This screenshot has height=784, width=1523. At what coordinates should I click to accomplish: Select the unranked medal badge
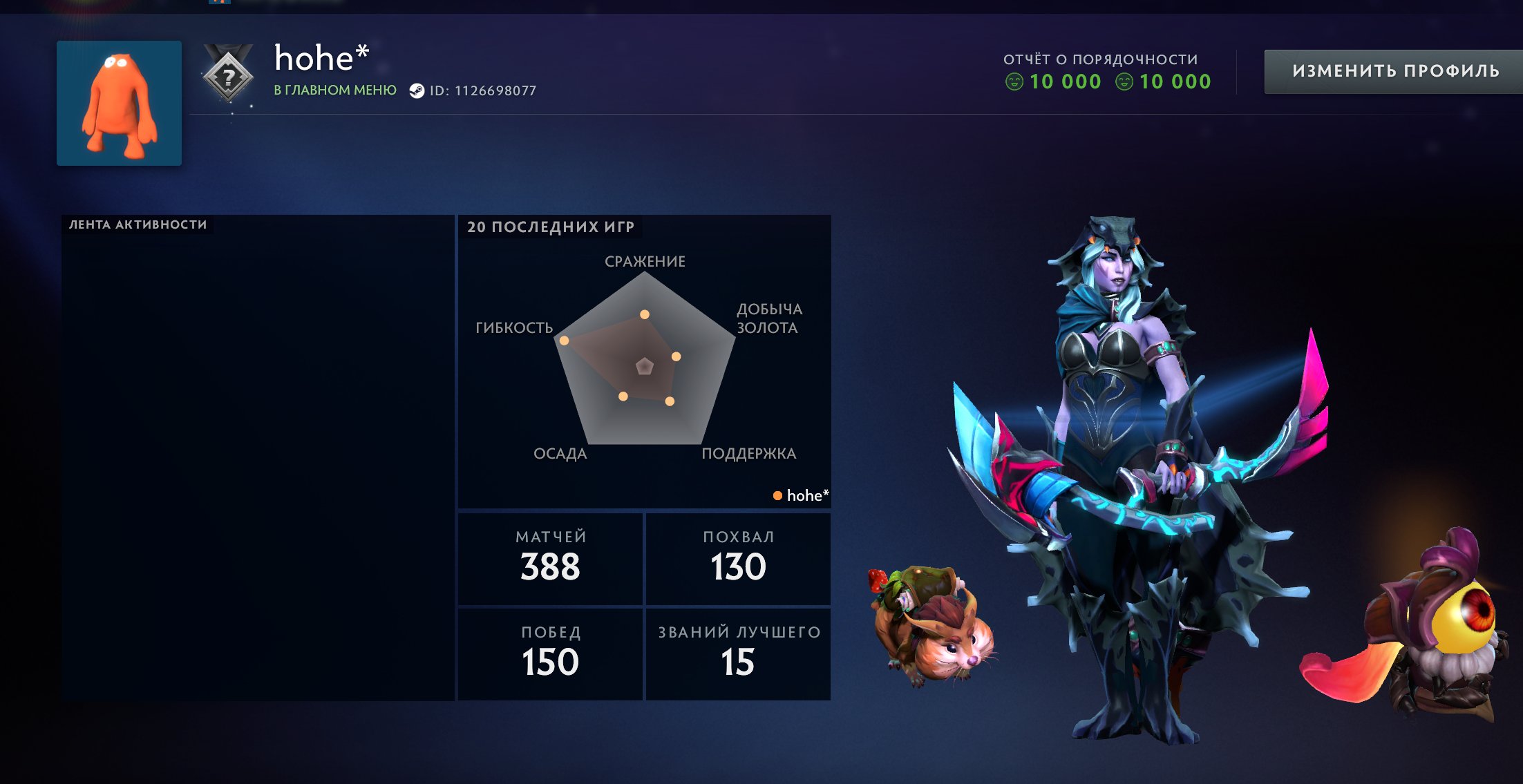(229, 76)
